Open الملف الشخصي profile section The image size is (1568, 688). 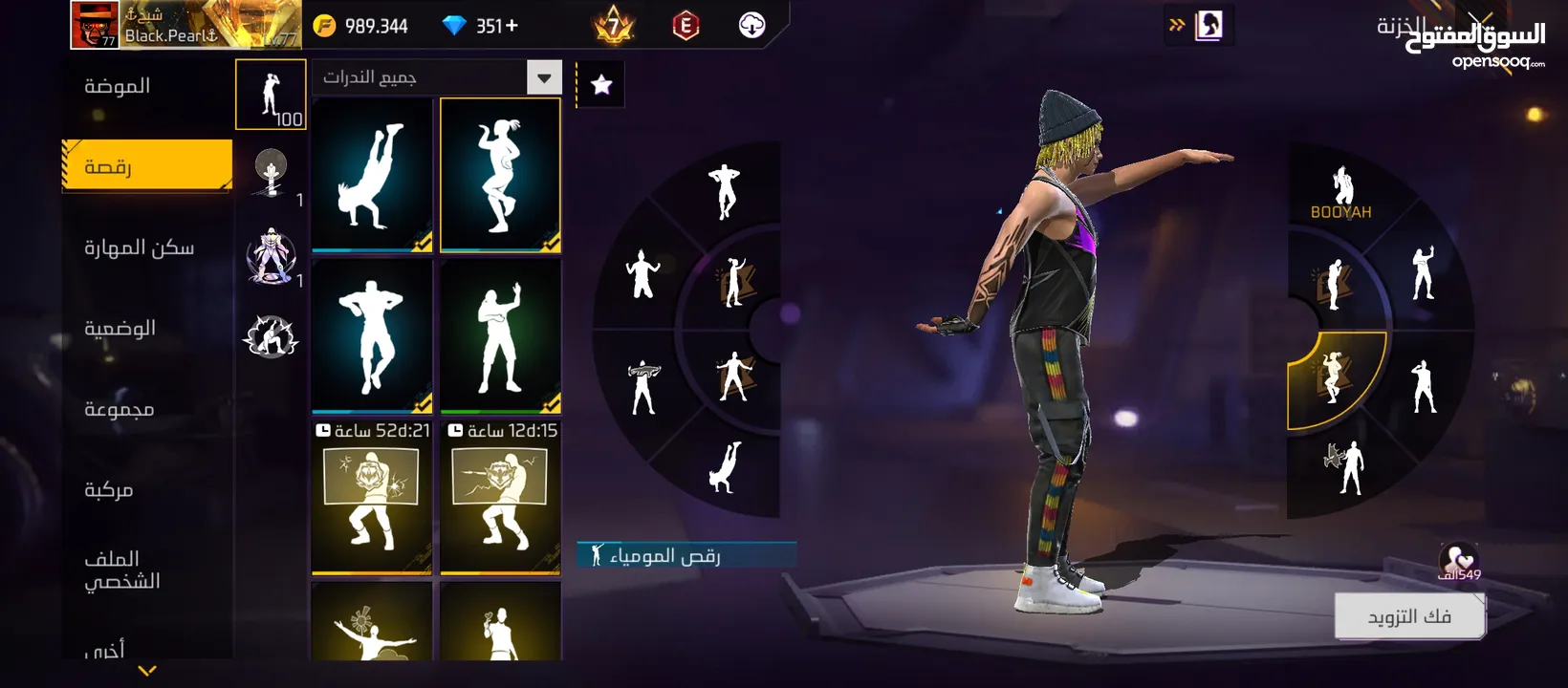122,570
